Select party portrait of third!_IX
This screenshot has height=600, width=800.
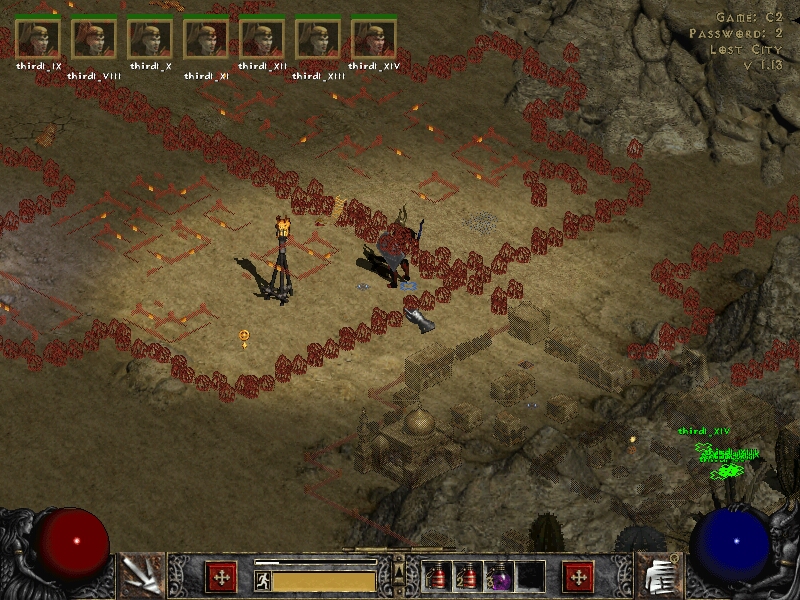point(38,39)
